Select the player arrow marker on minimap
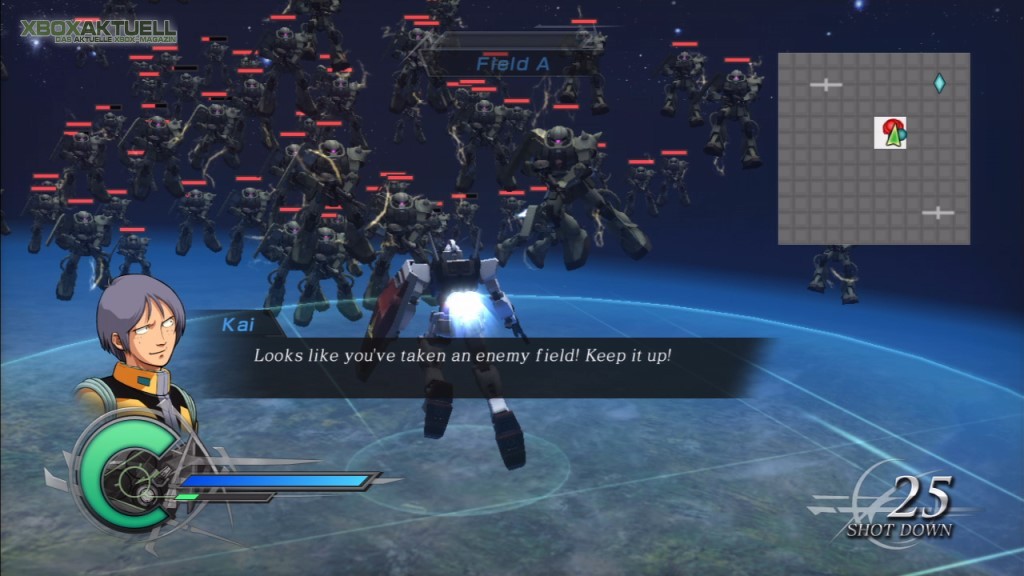The width and height of the screenshot is (1024, 576). point(892,135)
